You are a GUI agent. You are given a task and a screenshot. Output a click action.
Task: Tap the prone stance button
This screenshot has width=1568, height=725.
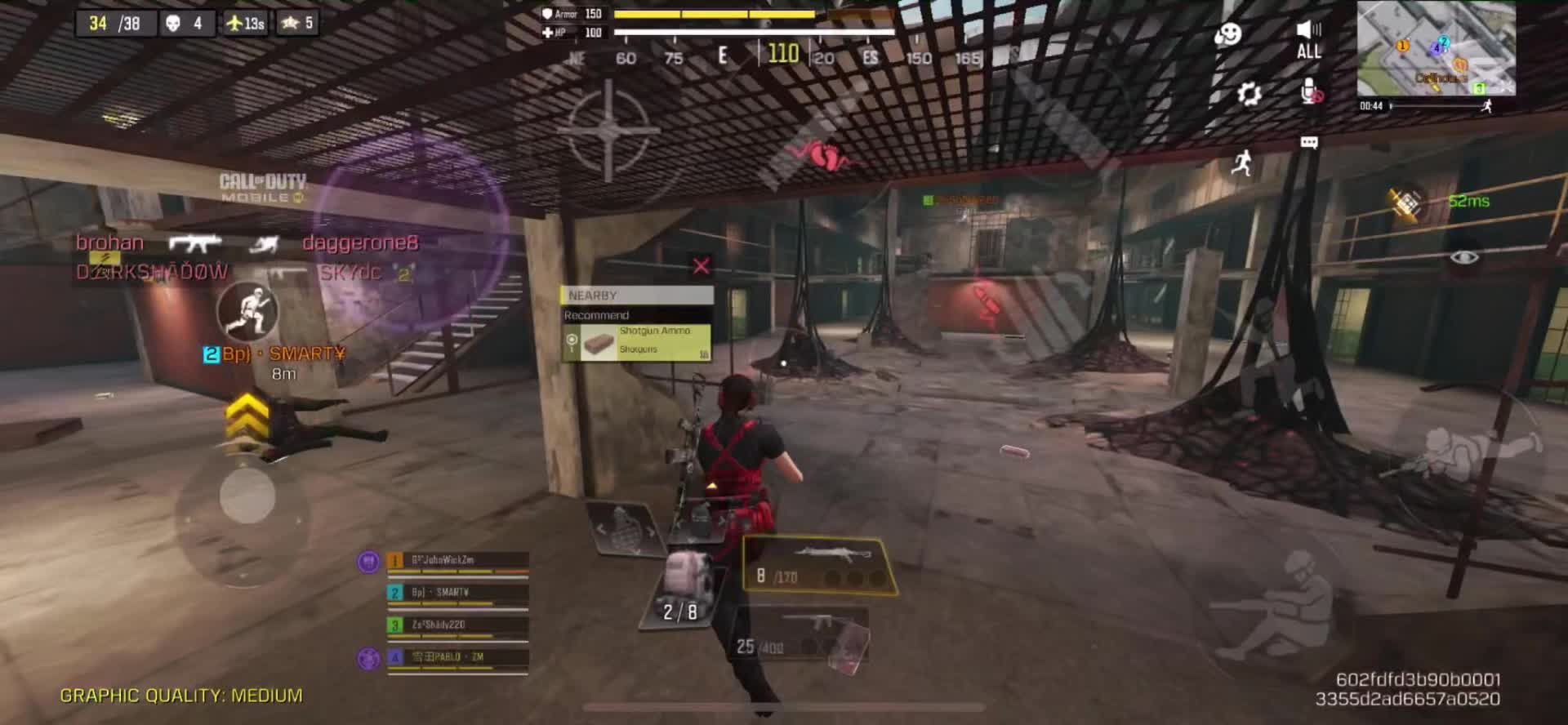[x=1482, y=451]
